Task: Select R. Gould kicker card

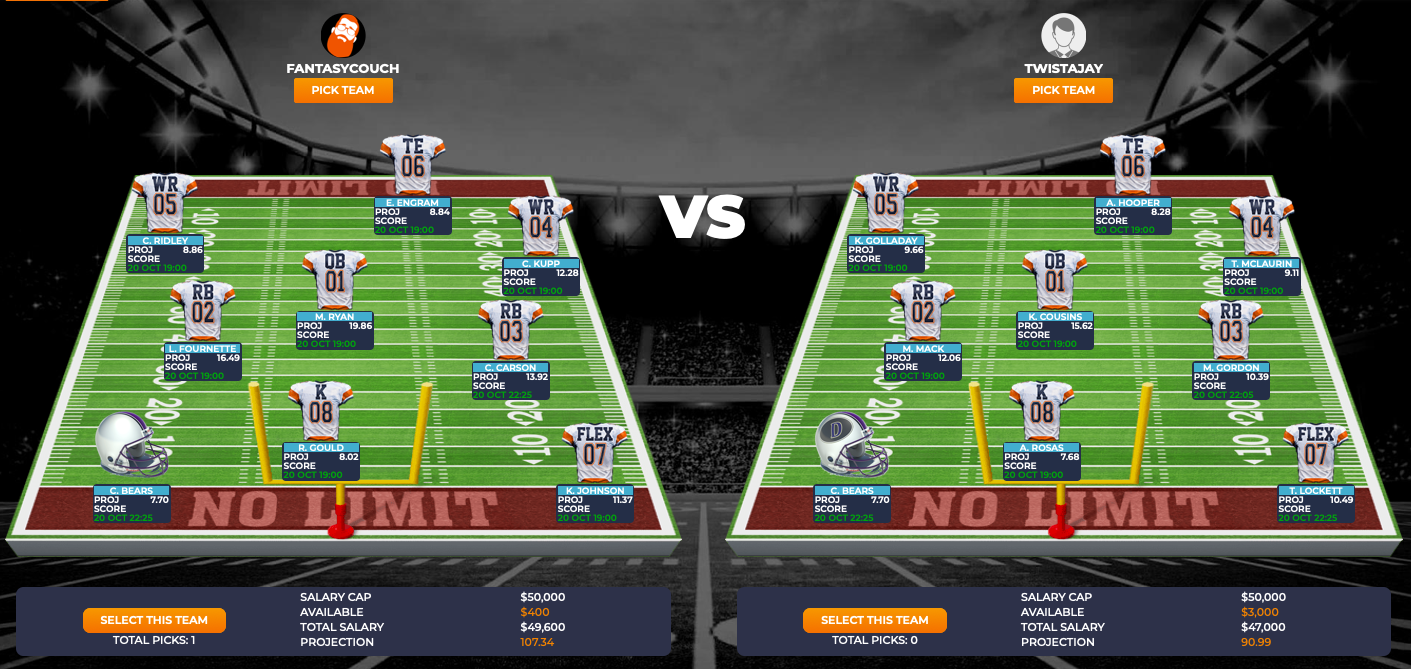Action: pyautogui.click(x=321, y=461)
